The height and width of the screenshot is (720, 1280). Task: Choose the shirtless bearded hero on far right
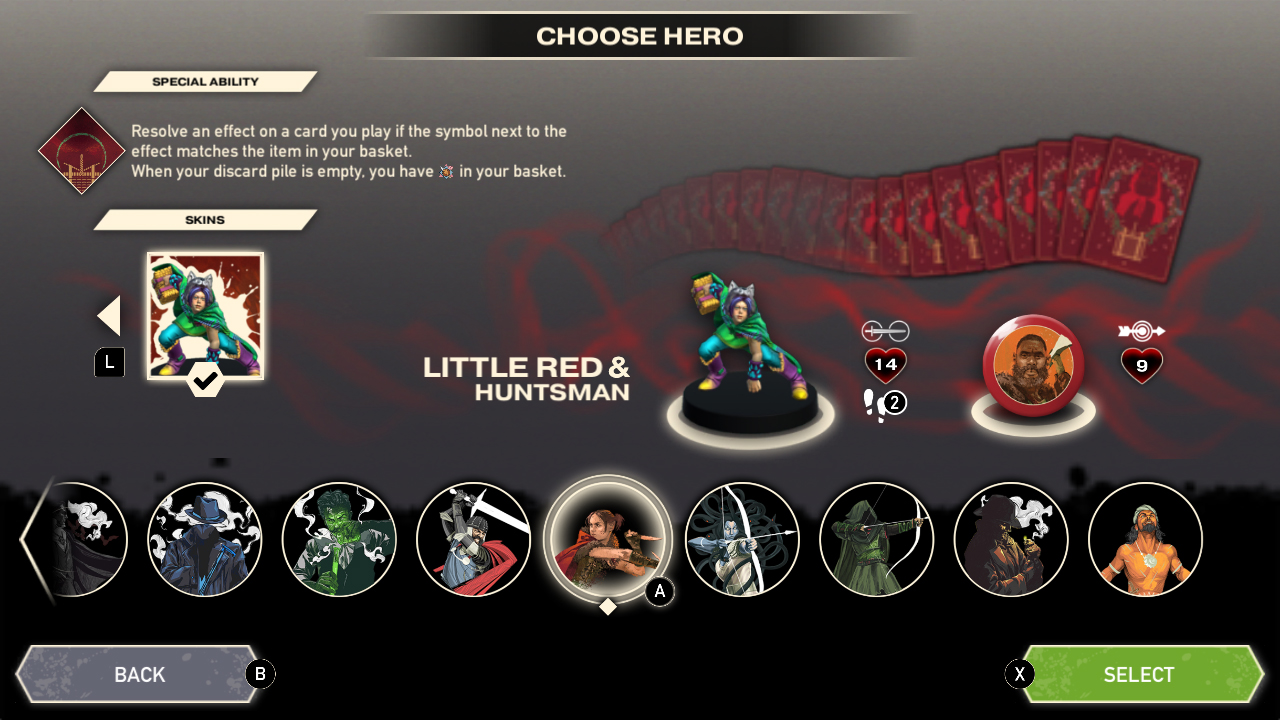pos(1145,540)
